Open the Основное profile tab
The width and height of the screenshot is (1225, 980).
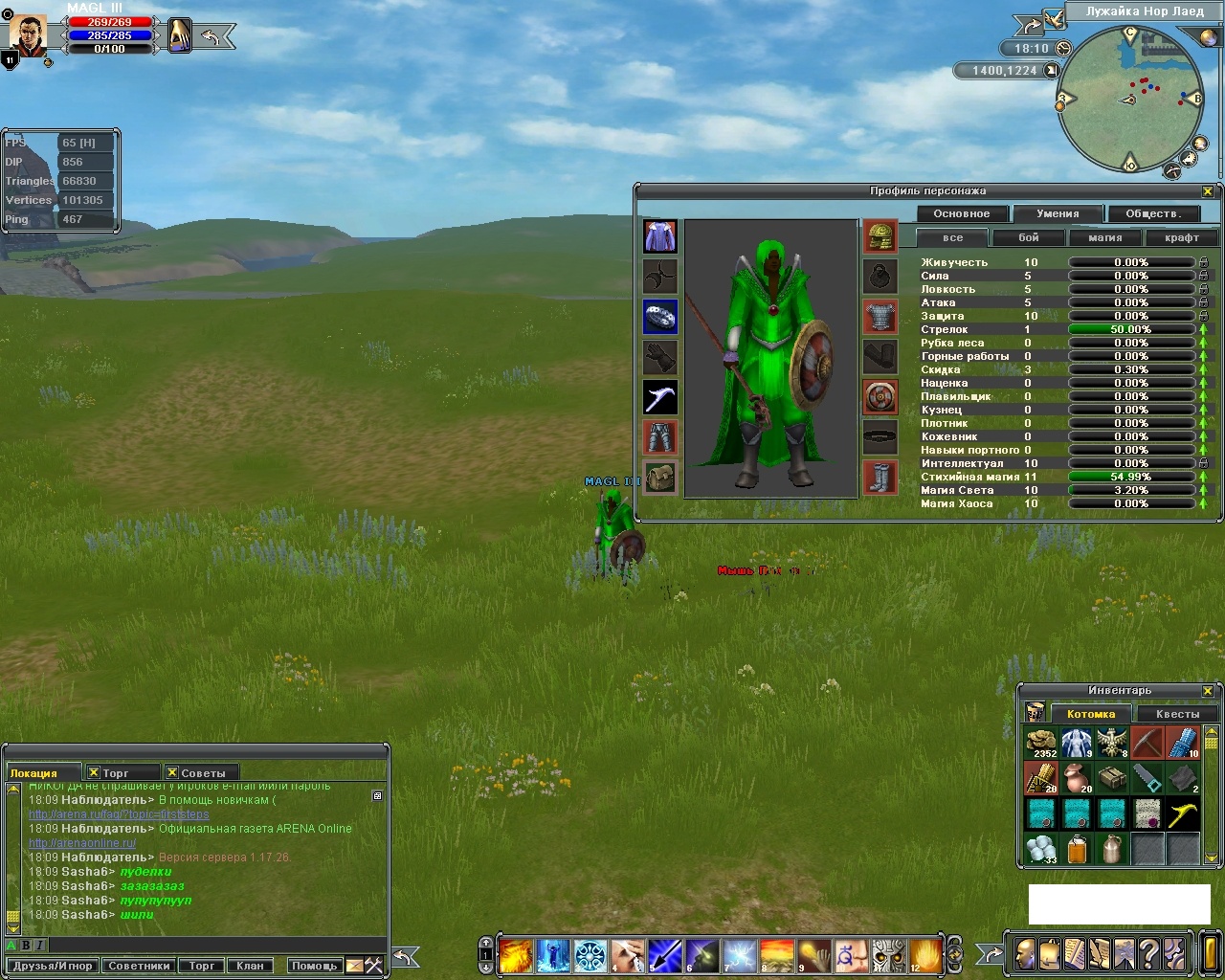pos(962,213)
